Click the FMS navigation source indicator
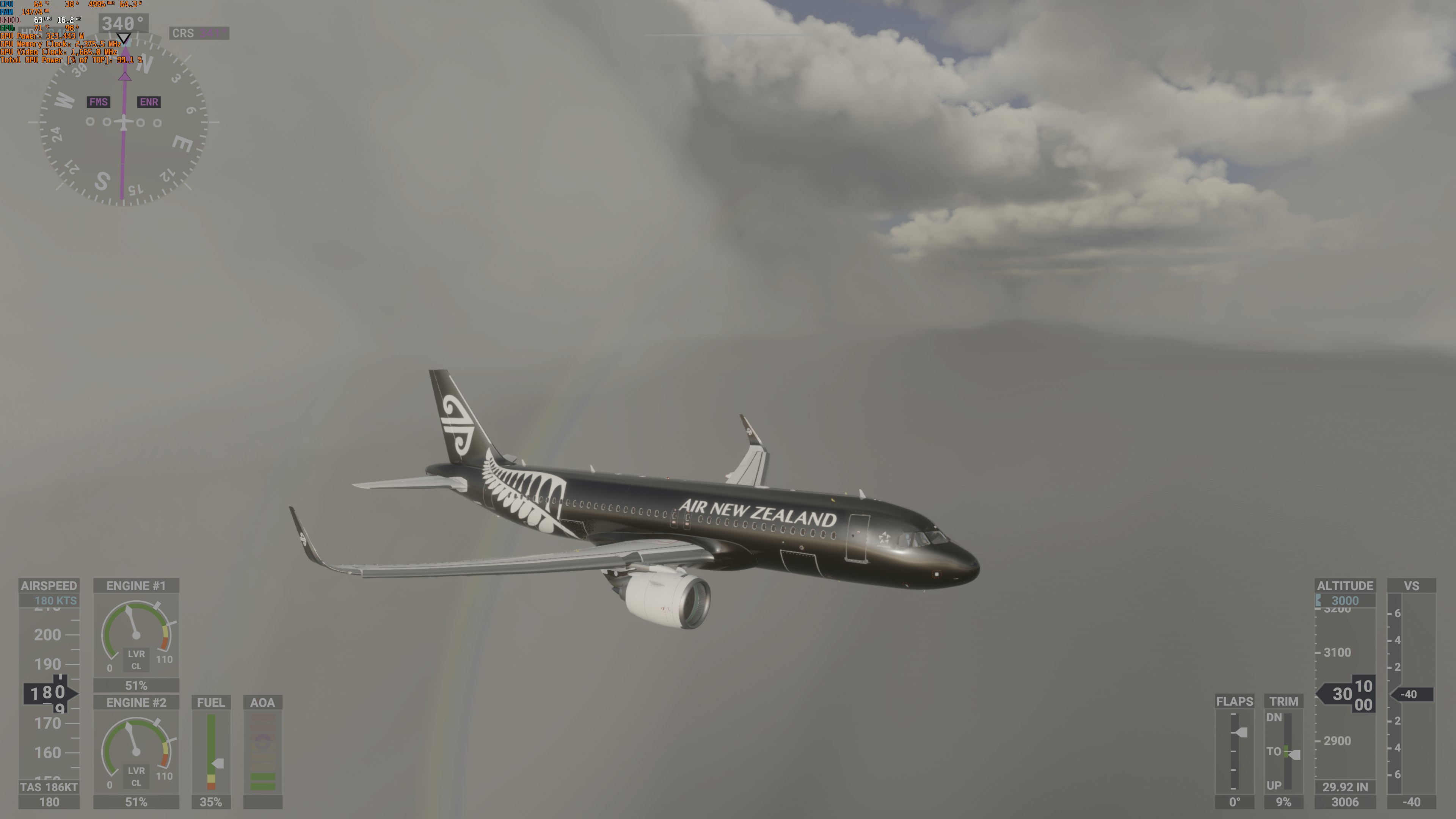Viewport: 1456px width, 819px height. 98,102
